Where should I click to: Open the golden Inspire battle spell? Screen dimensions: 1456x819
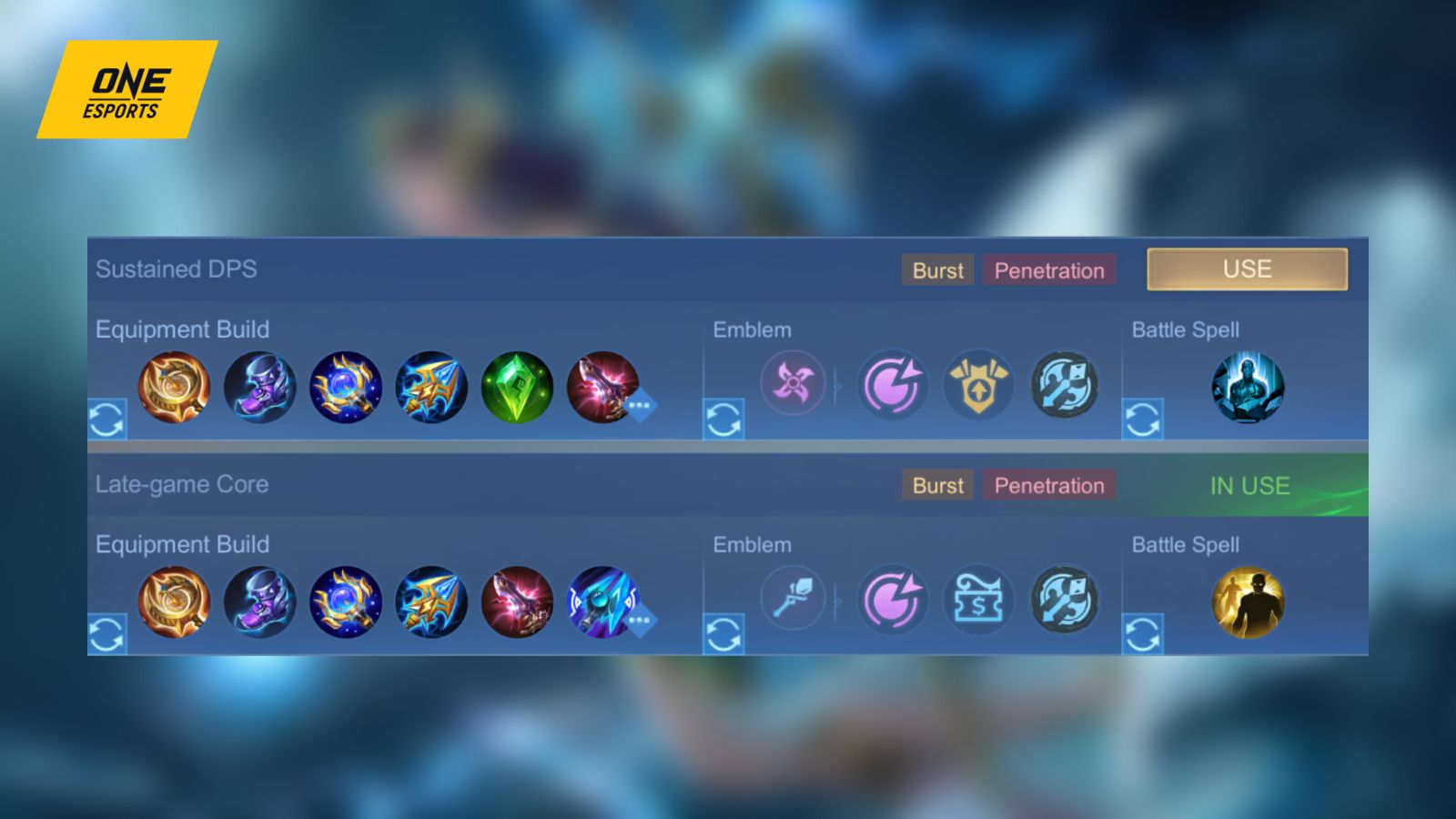coord(1247,602)
